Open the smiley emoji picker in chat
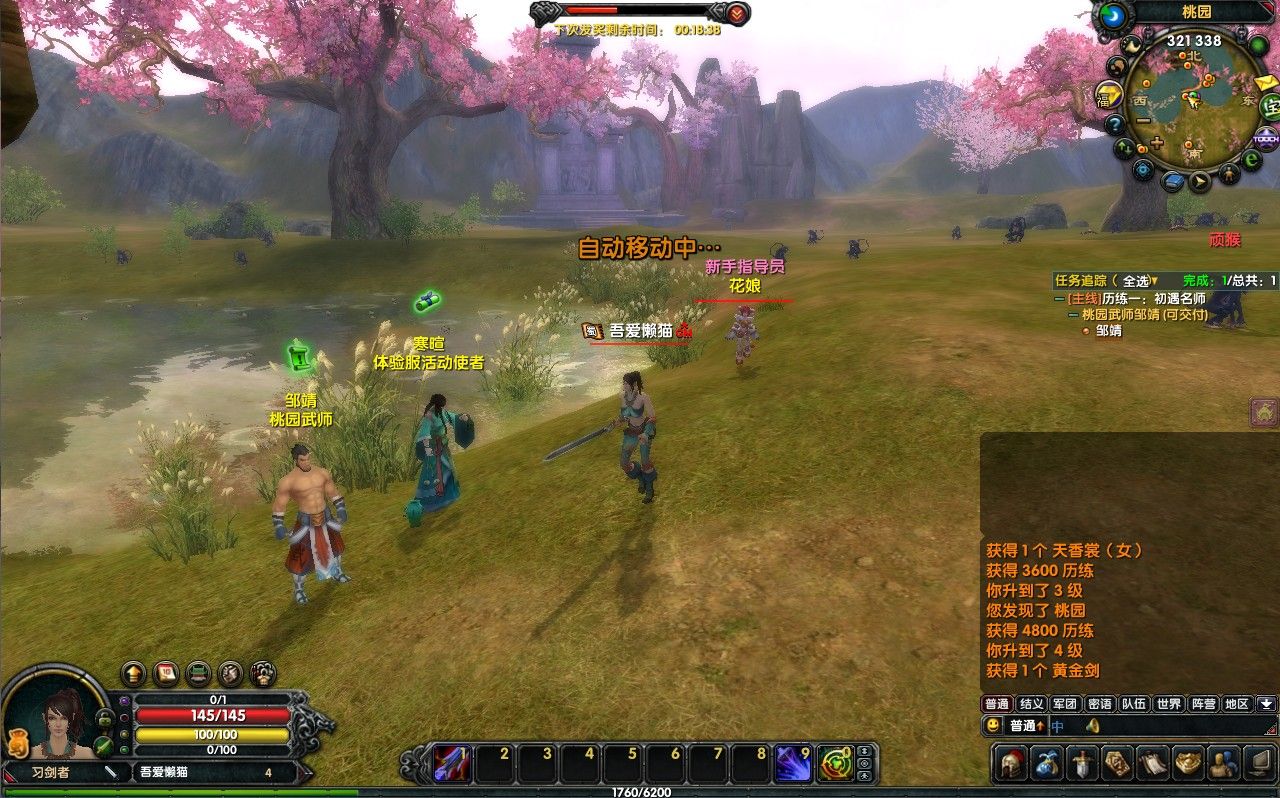Screen dimensions: 1280x798 [993, 726]
